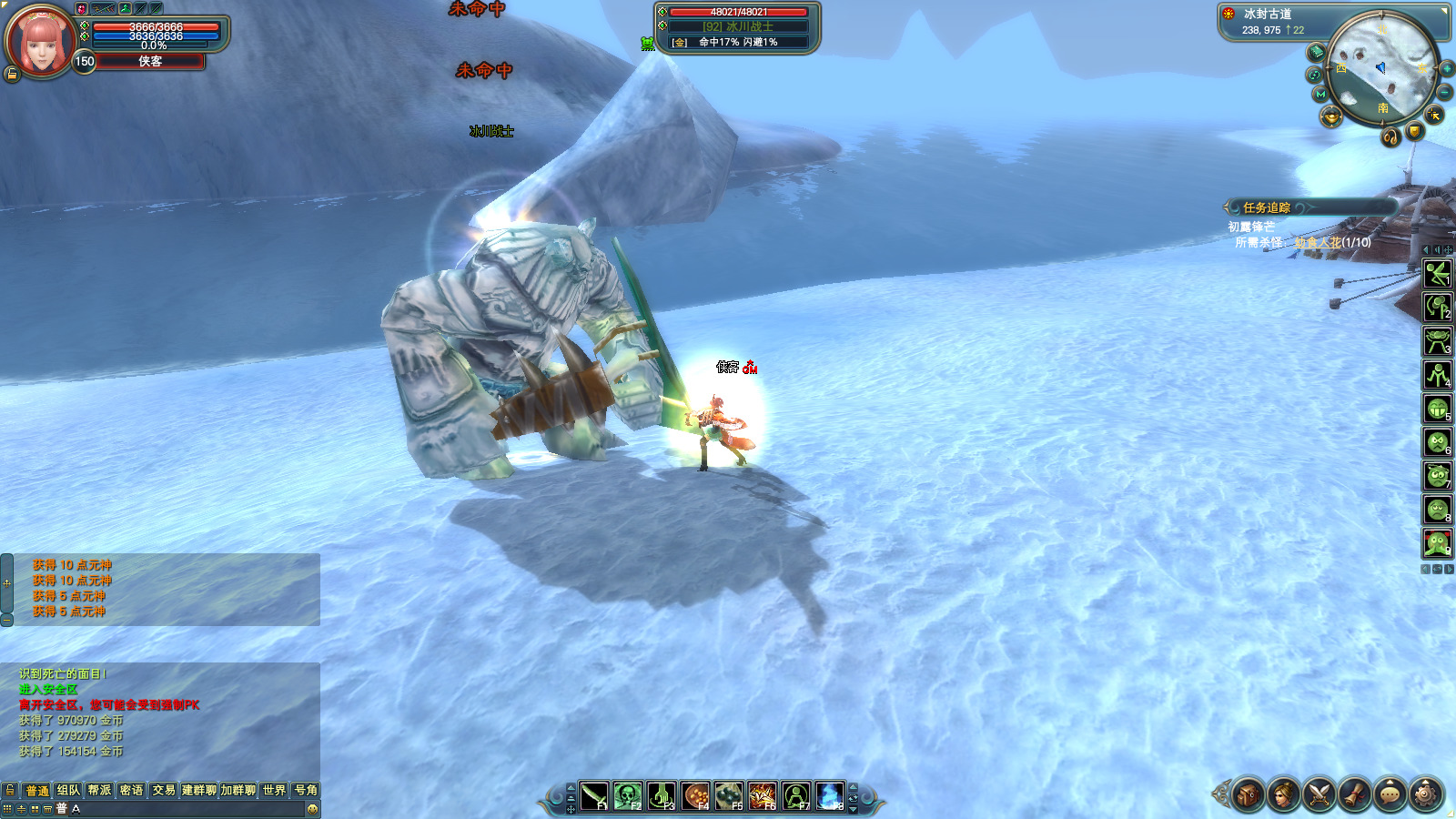The image size is (1456, 819).
Task: Click the circular minimap
Action: click(1381, 70)
